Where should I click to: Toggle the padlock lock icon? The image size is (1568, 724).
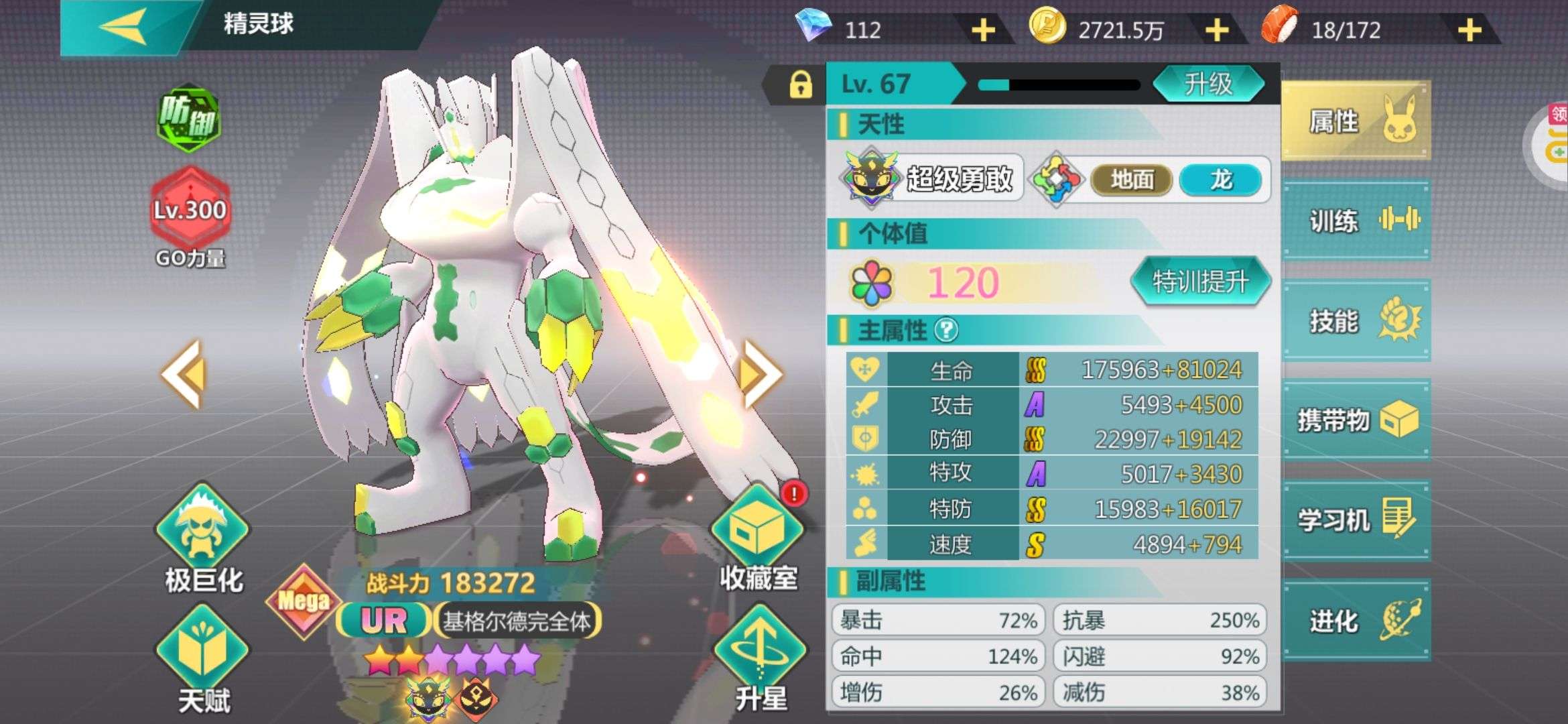point(800,85)
